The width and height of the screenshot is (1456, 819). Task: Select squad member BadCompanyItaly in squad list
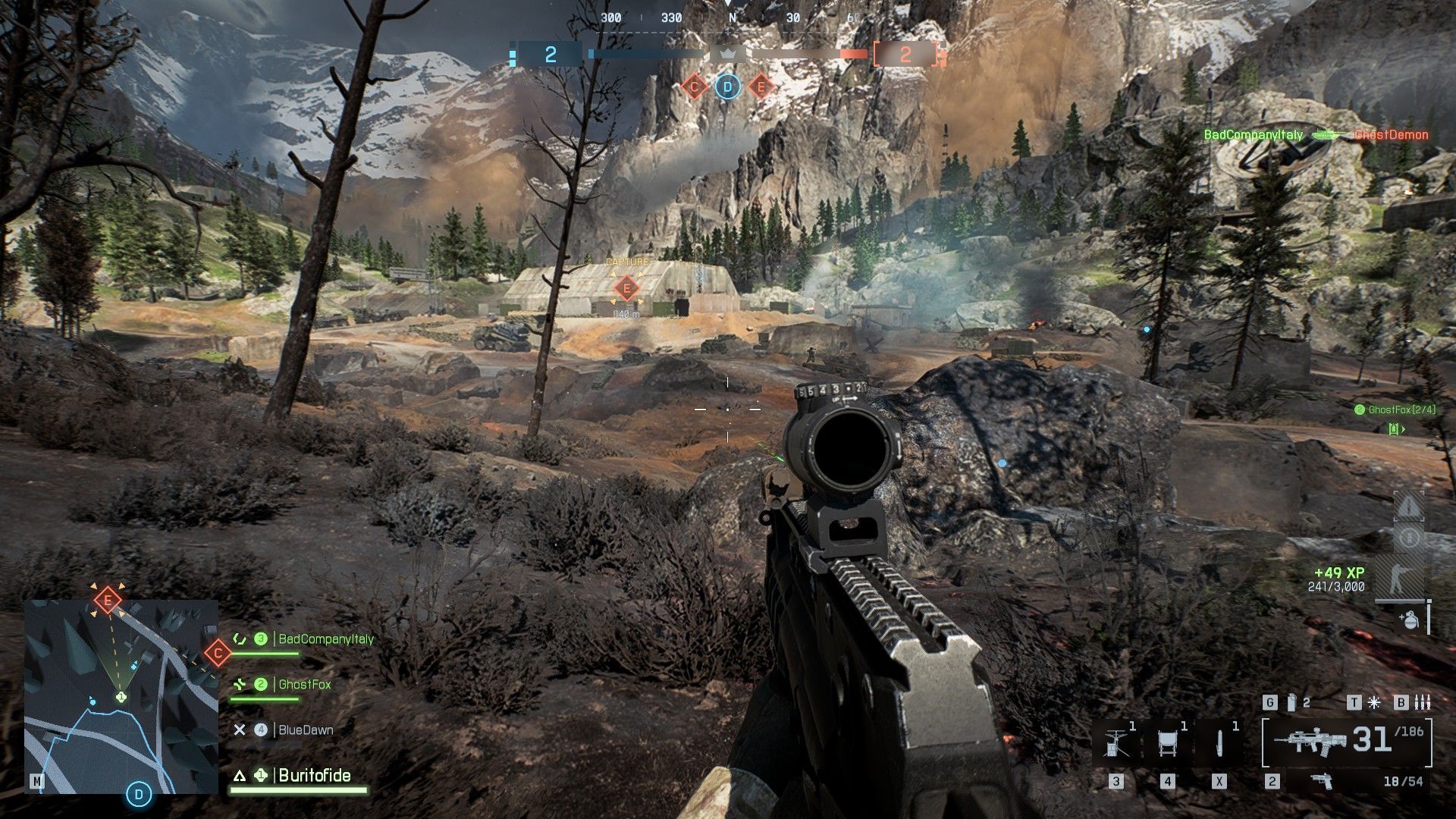[x=325, y=639]
